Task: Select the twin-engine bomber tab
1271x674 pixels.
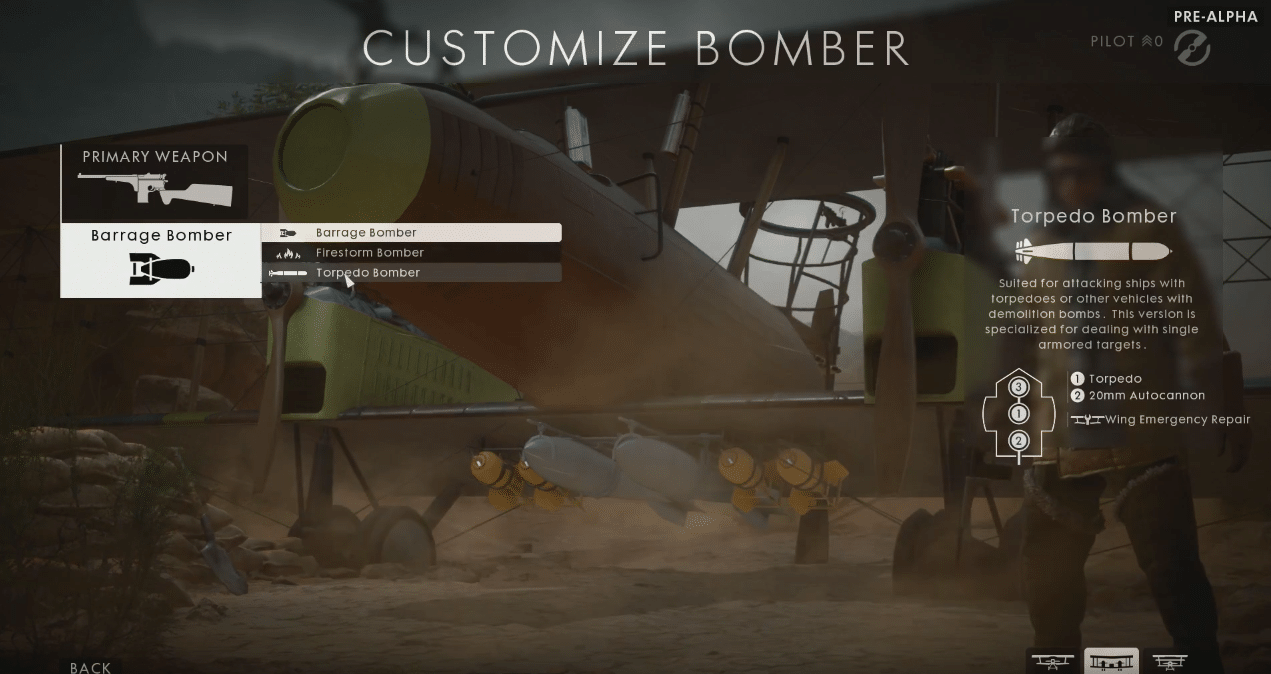Action: (1111, 661)
